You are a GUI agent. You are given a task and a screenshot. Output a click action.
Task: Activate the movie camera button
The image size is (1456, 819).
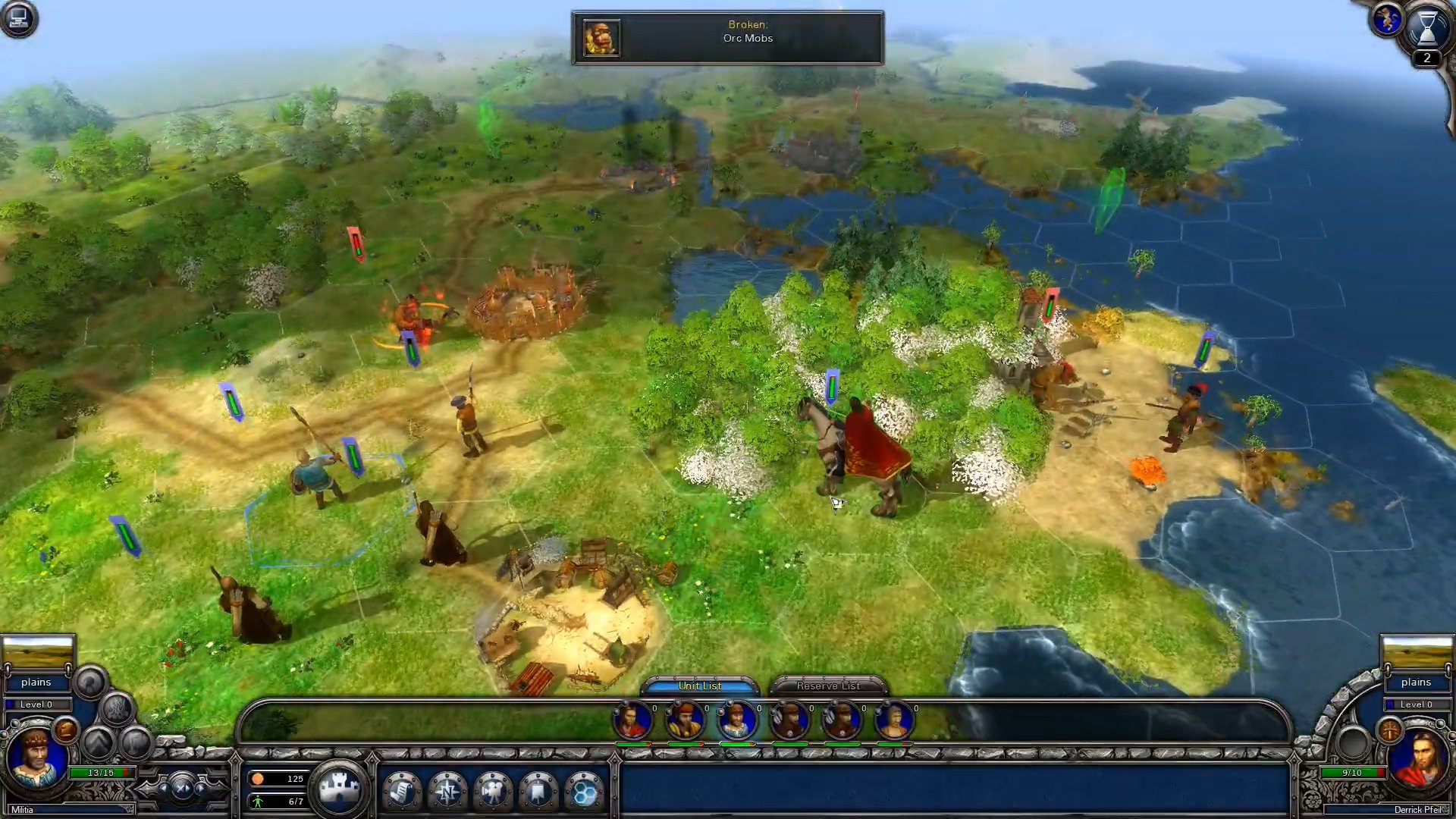493,792
